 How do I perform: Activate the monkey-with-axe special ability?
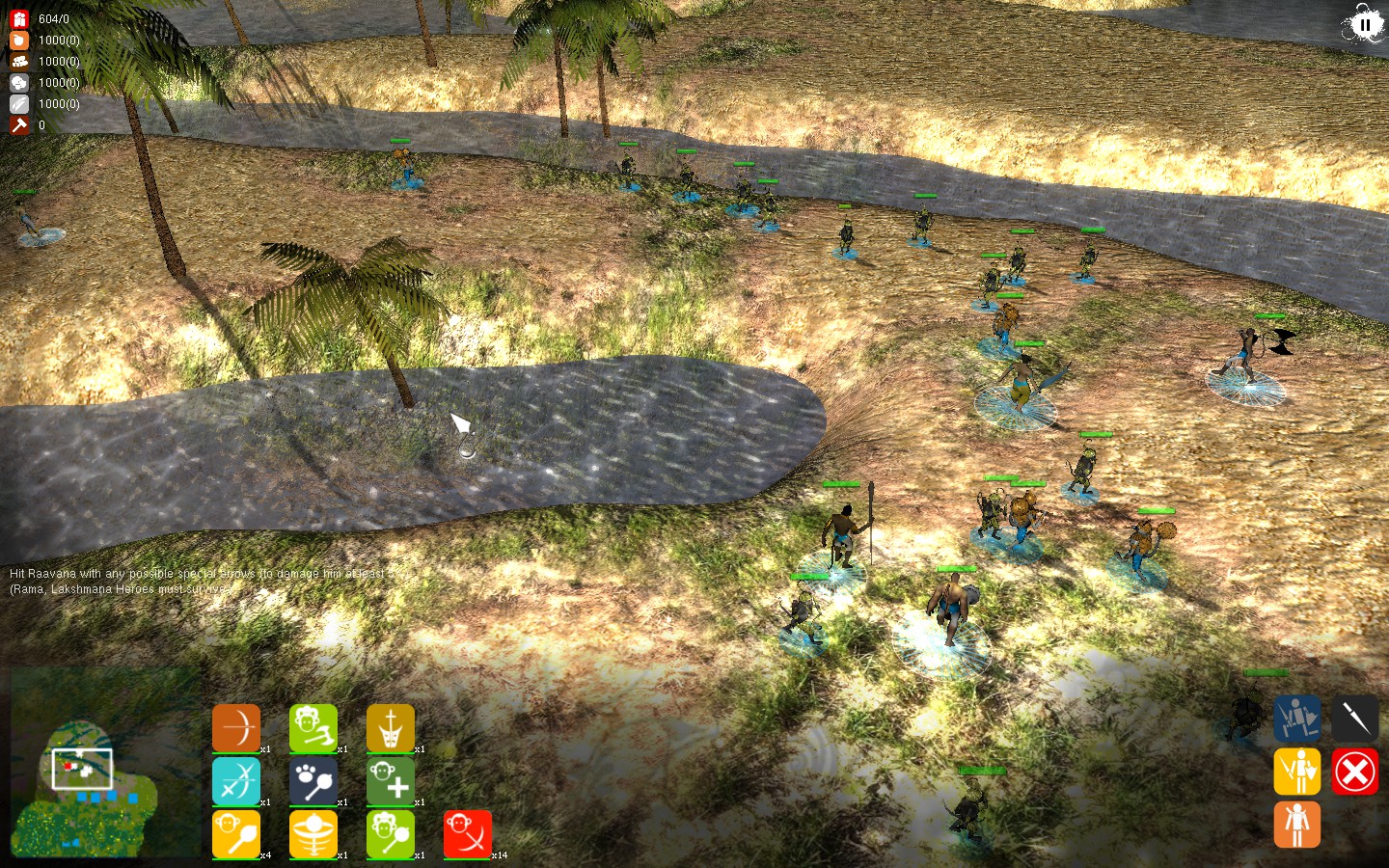point(313,728)
